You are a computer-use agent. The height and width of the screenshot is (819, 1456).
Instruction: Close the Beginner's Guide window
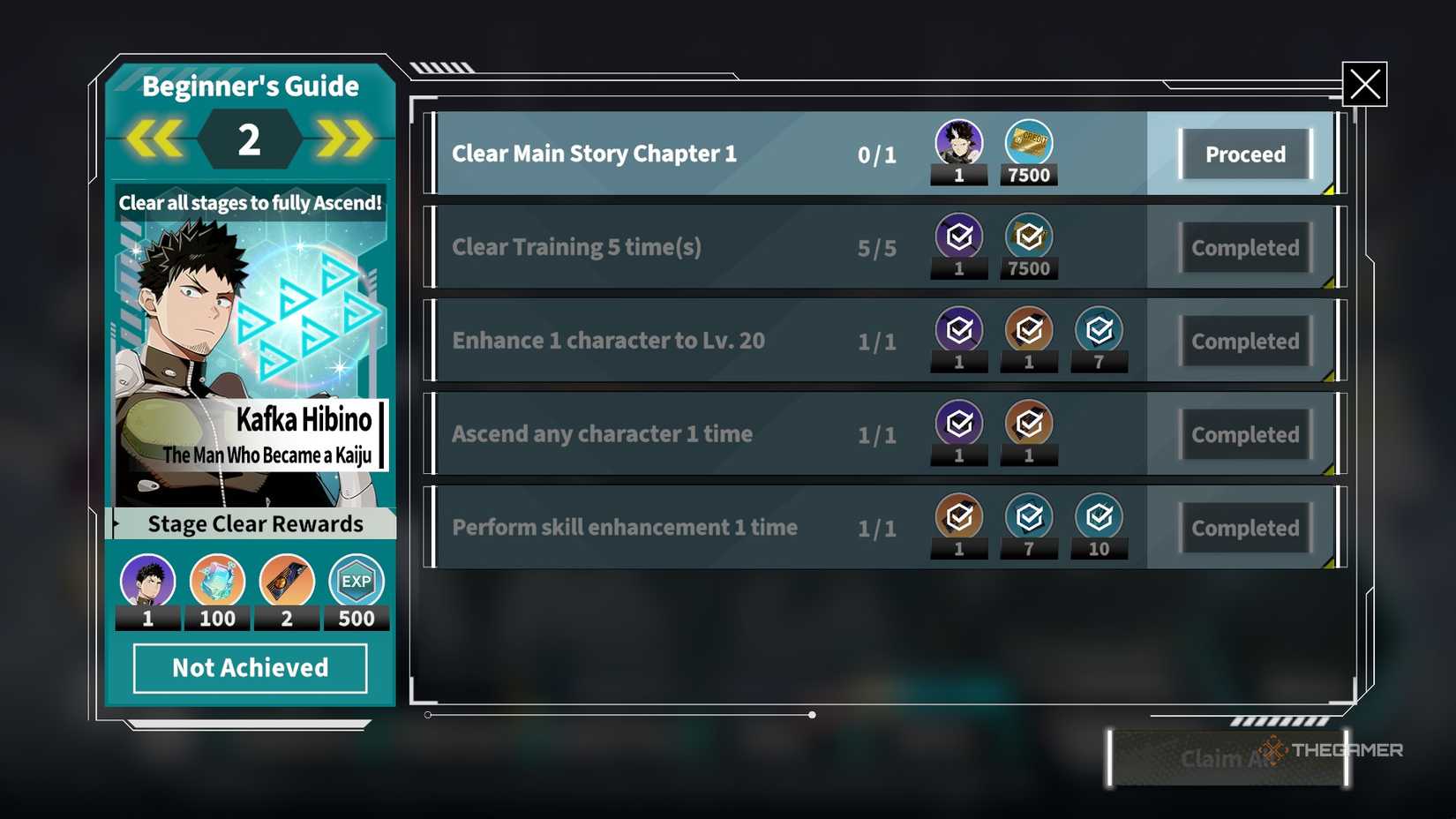coord(1364,84)
